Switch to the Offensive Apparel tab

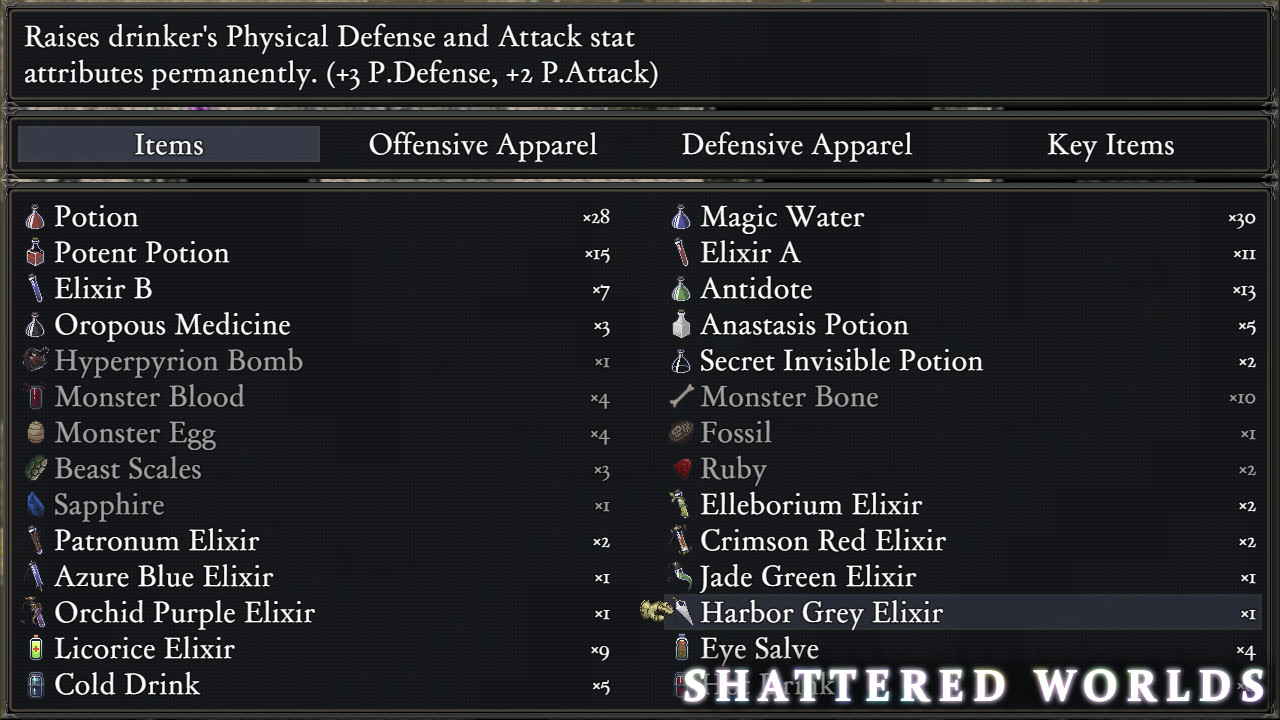point(483,145)
